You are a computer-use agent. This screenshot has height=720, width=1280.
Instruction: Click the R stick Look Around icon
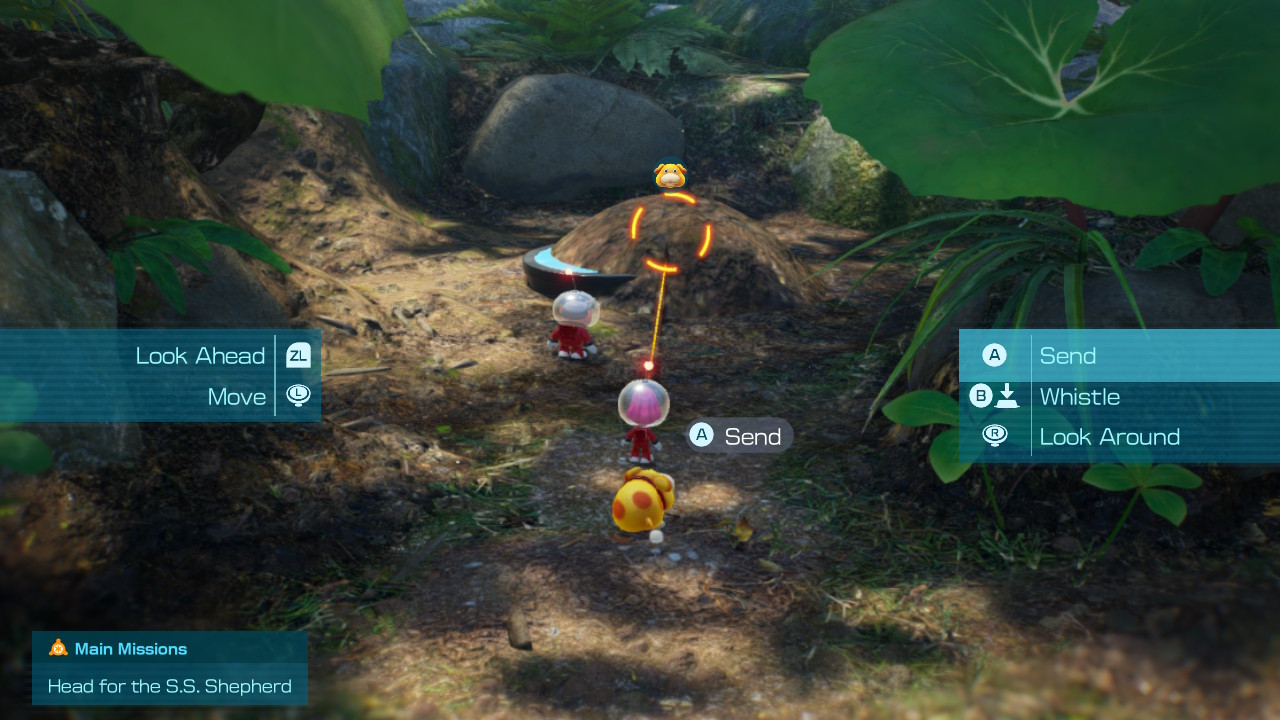995,435
